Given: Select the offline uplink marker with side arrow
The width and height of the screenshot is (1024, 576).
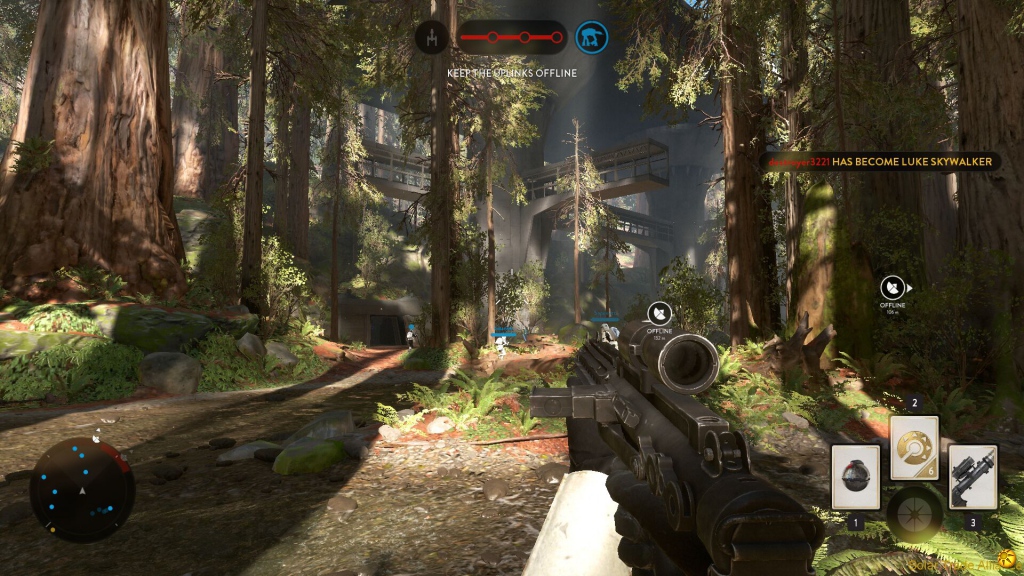Looking at the screenshot, I should pos(893,287).
